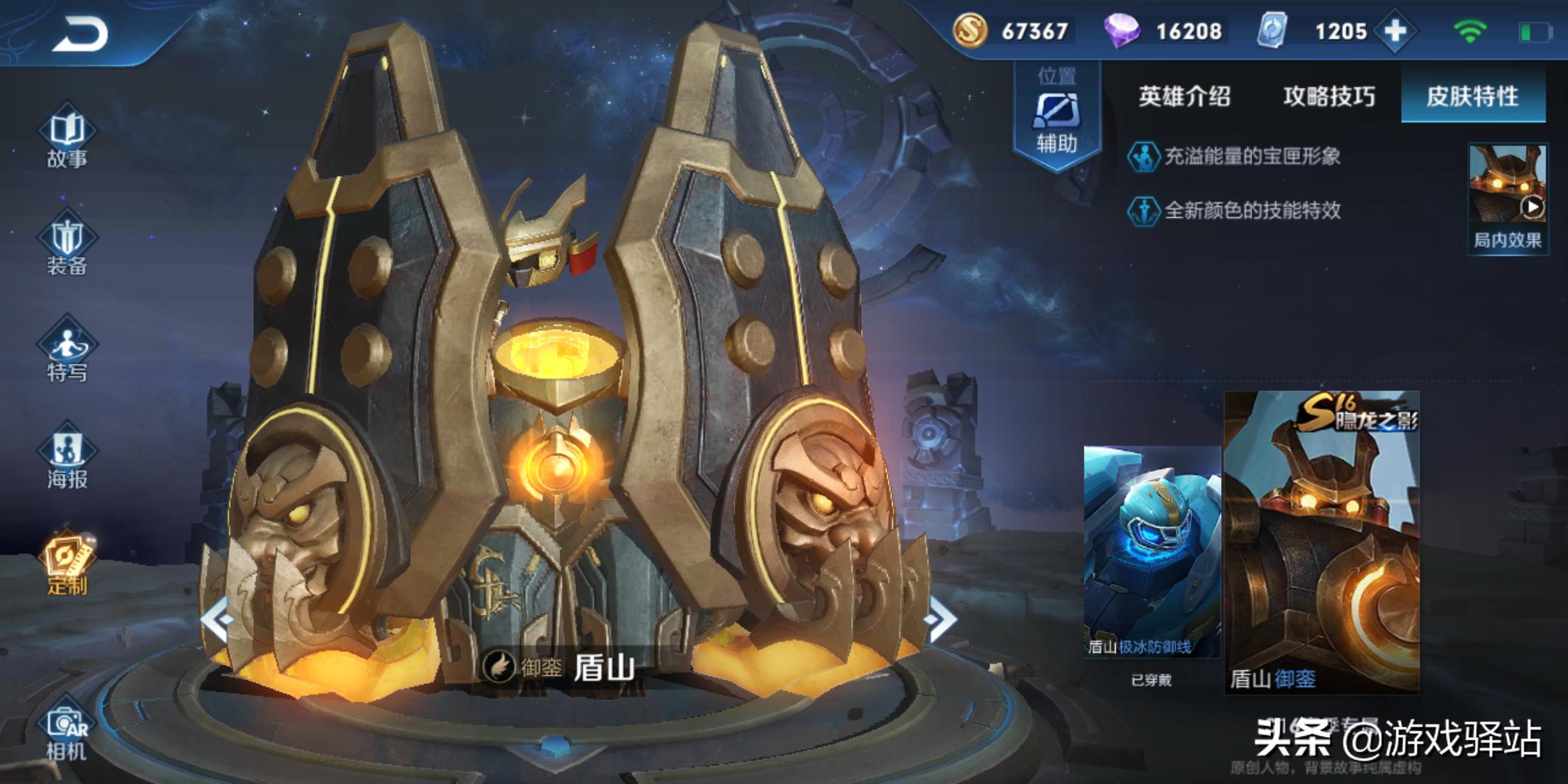The height and width of the screenshot is (784, 1568).
Task: Show the previous hero with left arrow
Action: 218,619
